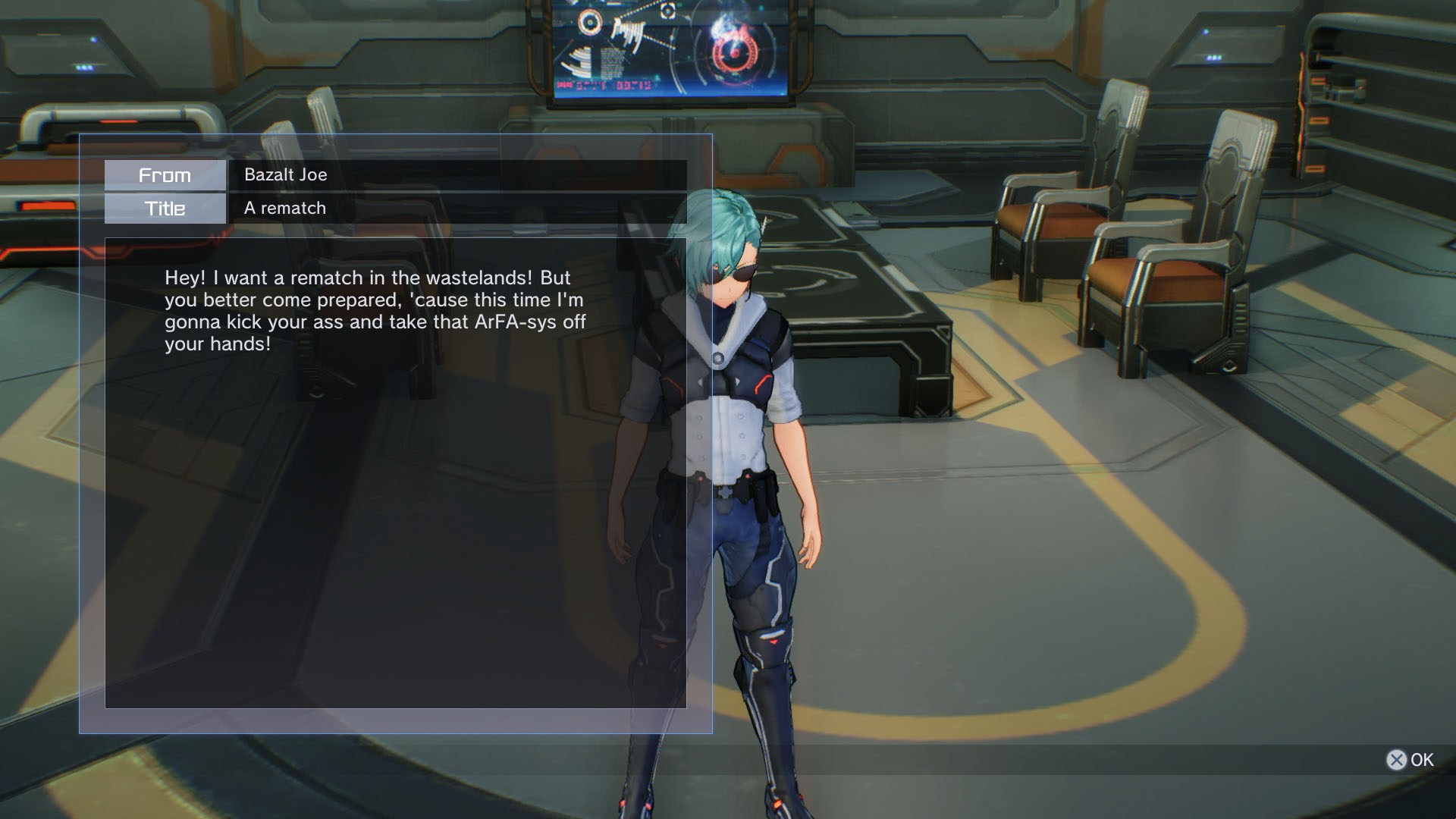Click the sender name Bazalt Joe

(284, 174)
